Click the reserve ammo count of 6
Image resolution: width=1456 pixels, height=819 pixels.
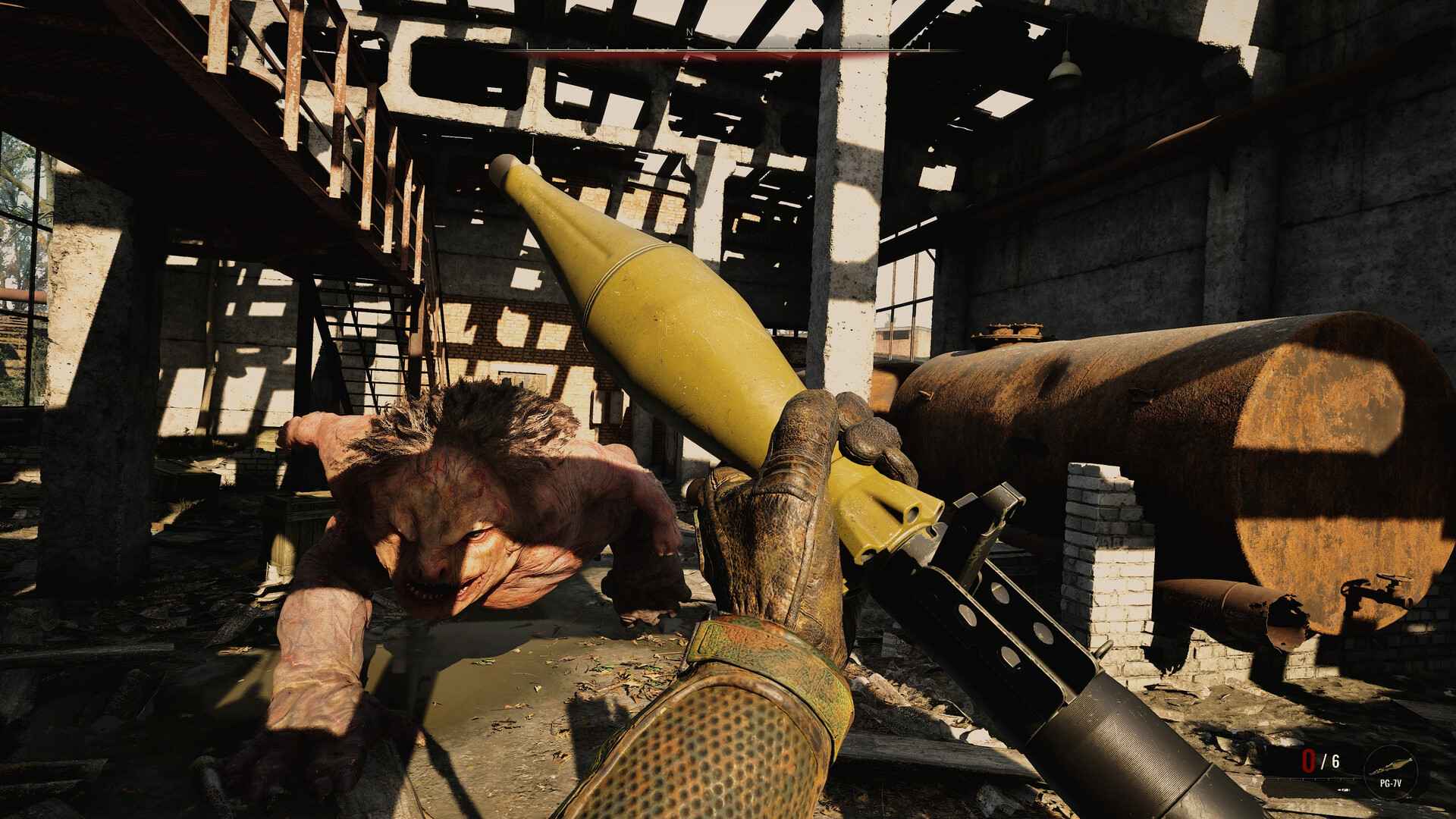click(1335, 761)
